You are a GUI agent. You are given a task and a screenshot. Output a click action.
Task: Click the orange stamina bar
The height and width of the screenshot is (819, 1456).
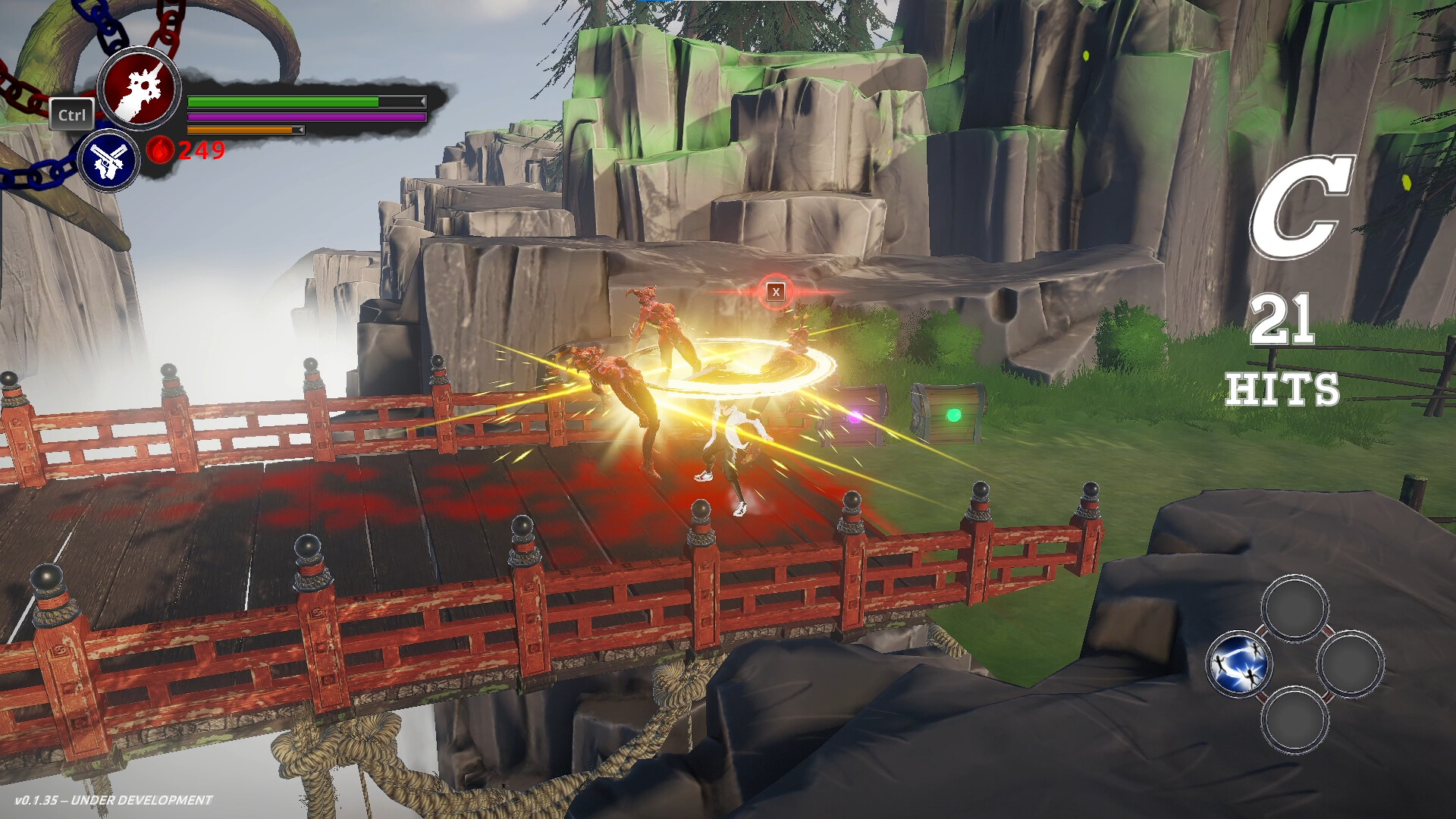[243, 130]
